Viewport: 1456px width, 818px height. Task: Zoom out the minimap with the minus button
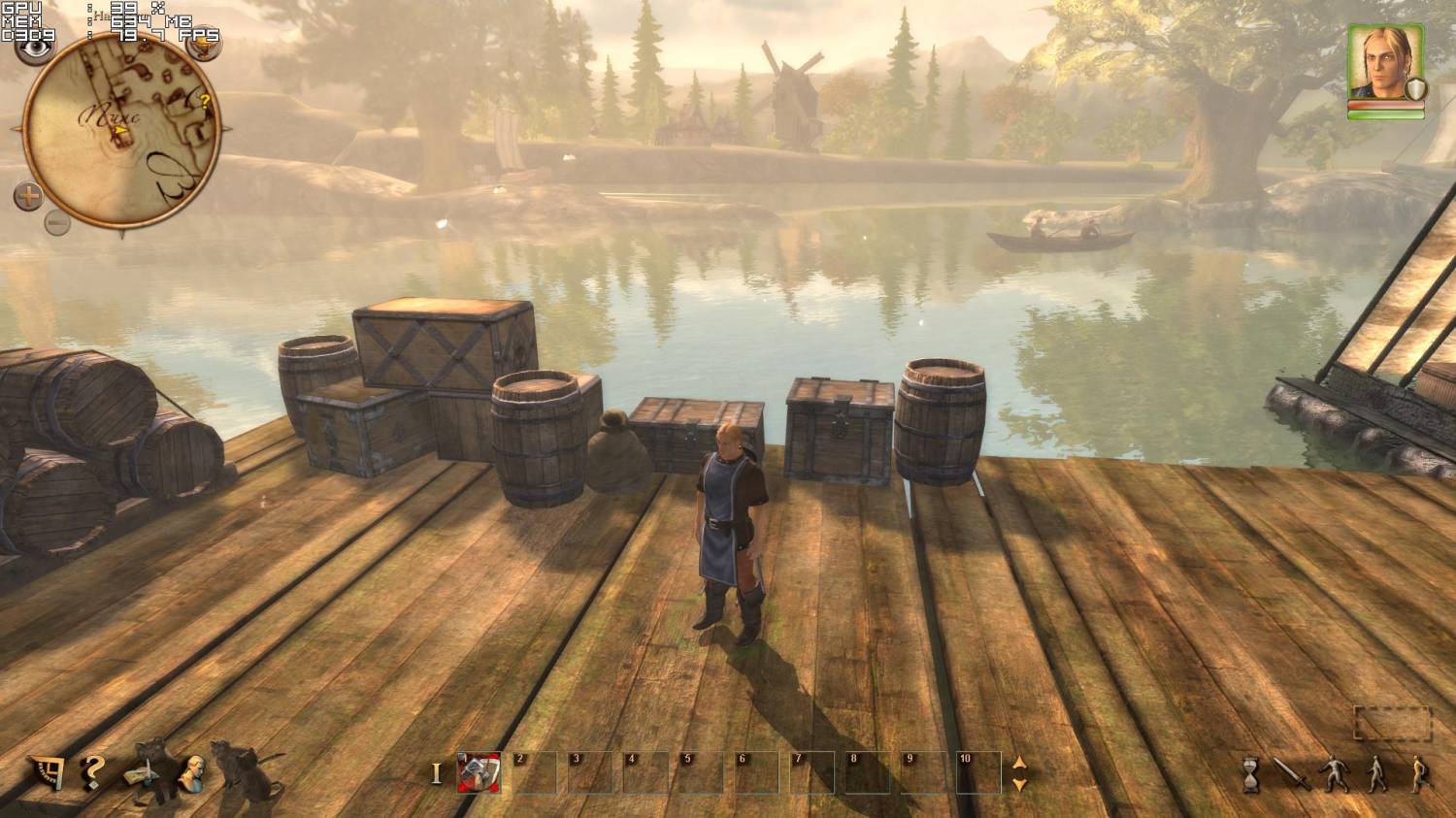(57, 224)
